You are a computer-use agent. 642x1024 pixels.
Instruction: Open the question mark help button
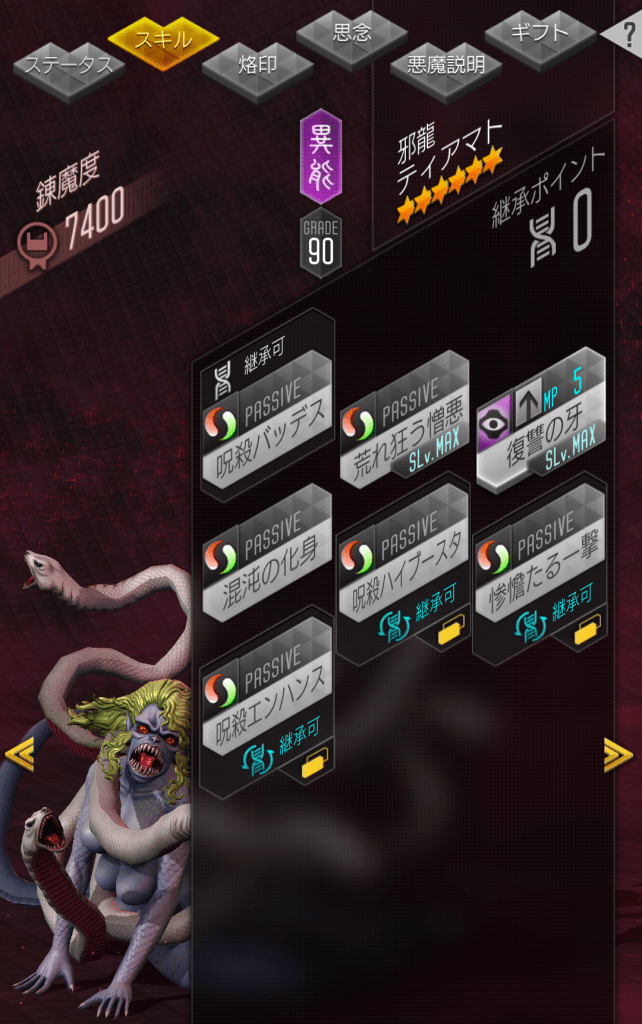pyautogui.click(x=627, y=34)
